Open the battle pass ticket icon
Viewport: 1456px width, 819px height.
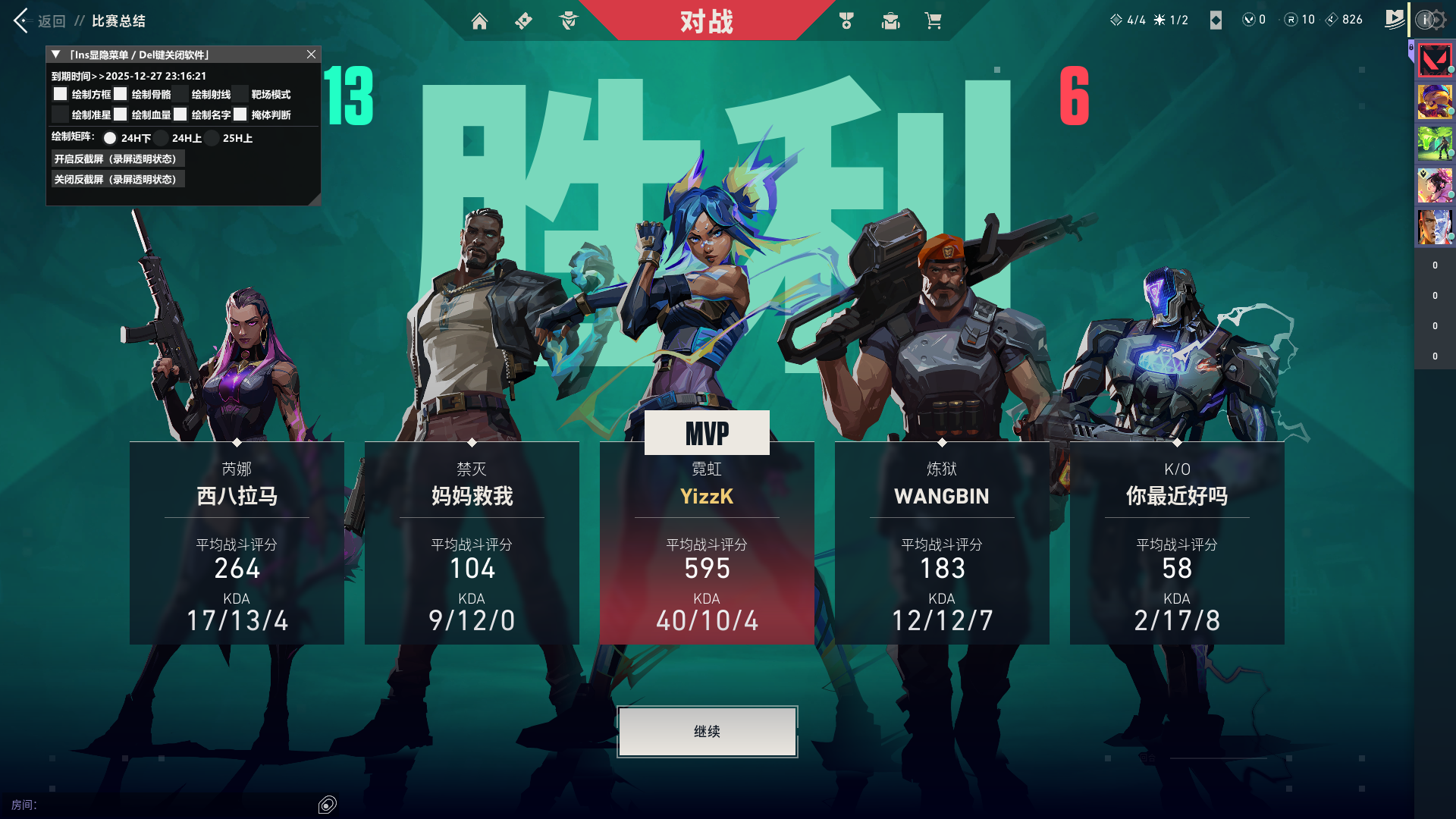point(523,21)
